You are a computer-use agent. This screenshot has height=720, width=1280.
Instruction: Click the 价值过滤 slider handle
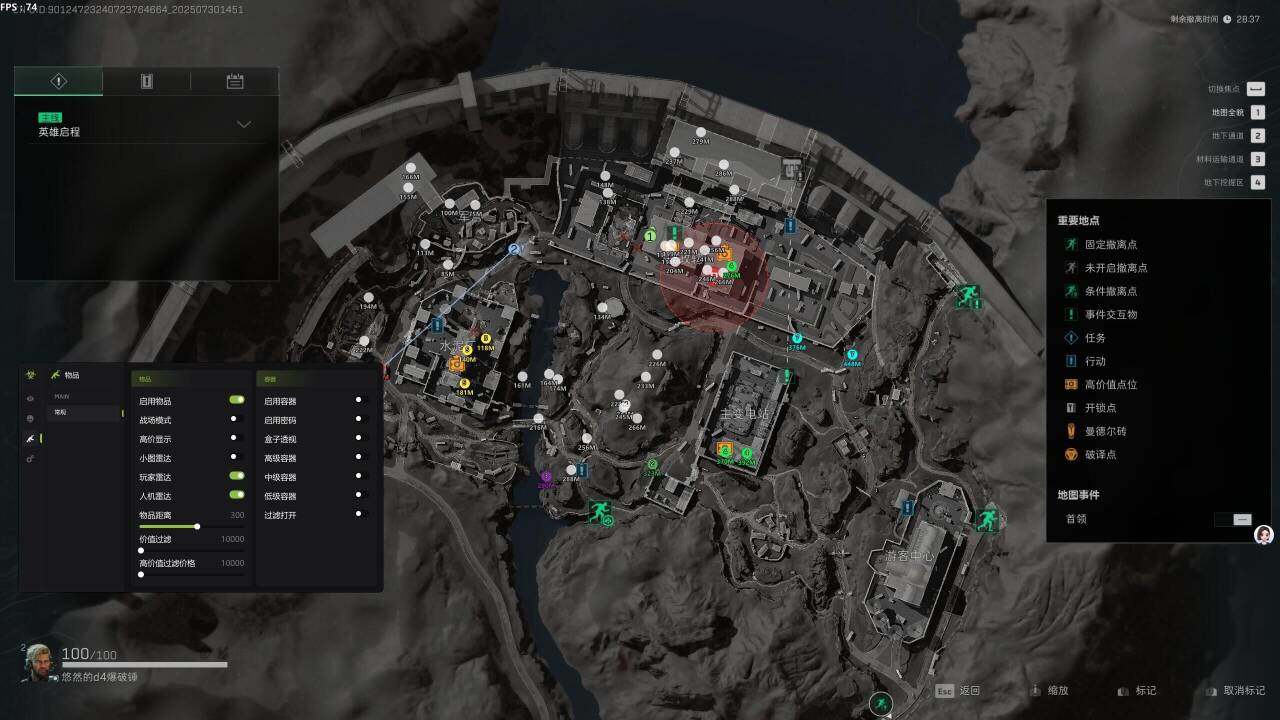(141, 550)
